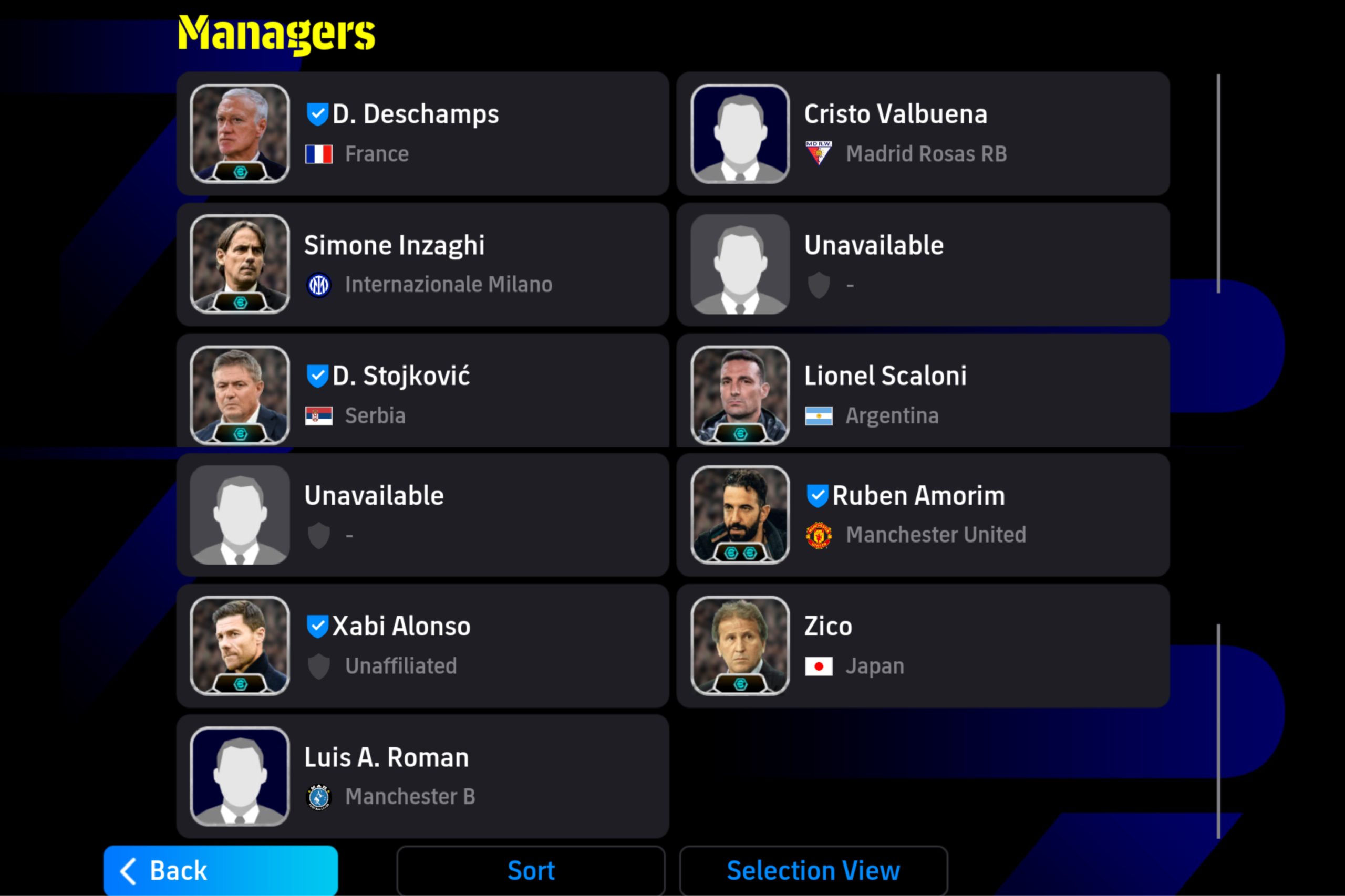The image size is (1345, 896).
Task: Select Ruben Amorim manager card
Action: coord(923,515)
